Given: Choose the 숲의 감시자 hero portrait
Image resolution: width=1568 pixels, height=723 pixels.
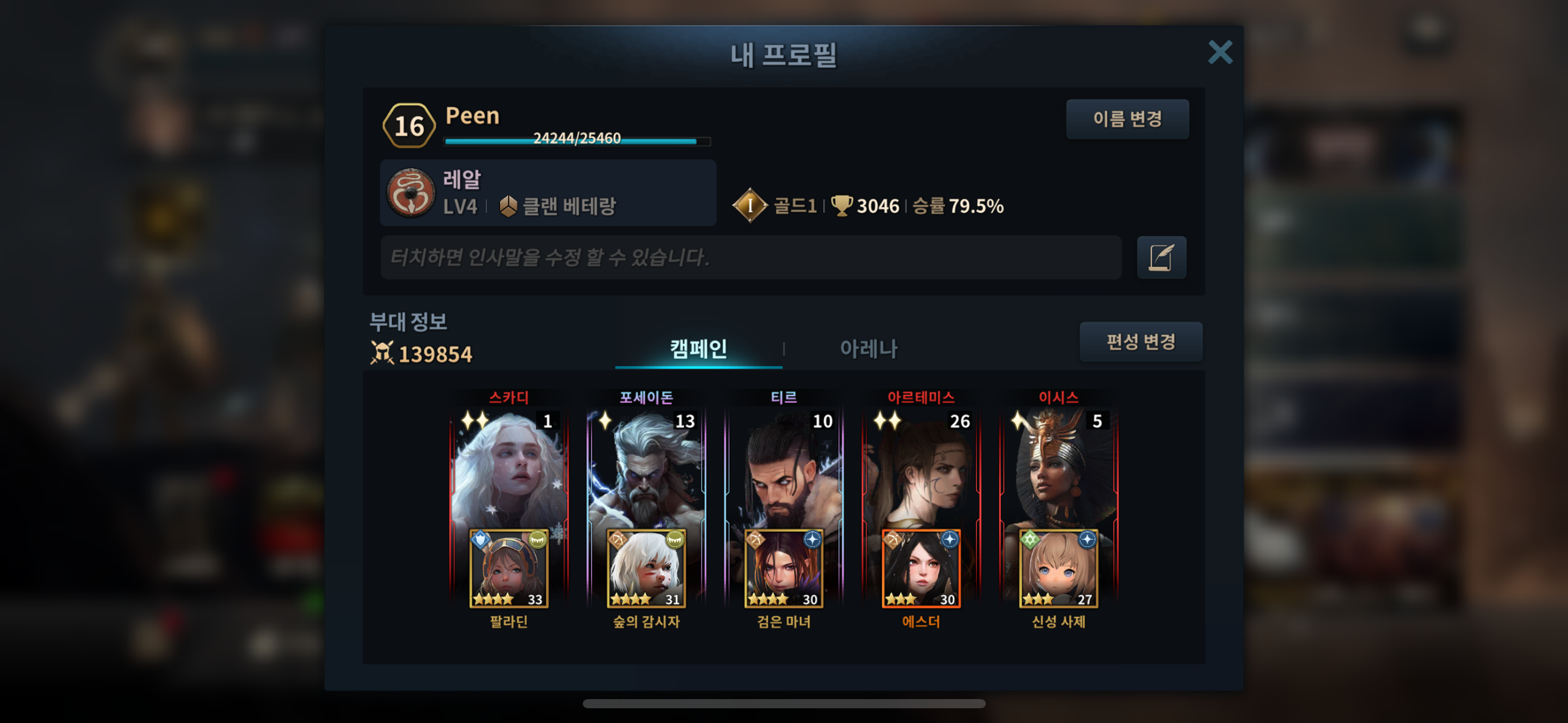Looking at the screenshot, I should [x=646, y=569].
